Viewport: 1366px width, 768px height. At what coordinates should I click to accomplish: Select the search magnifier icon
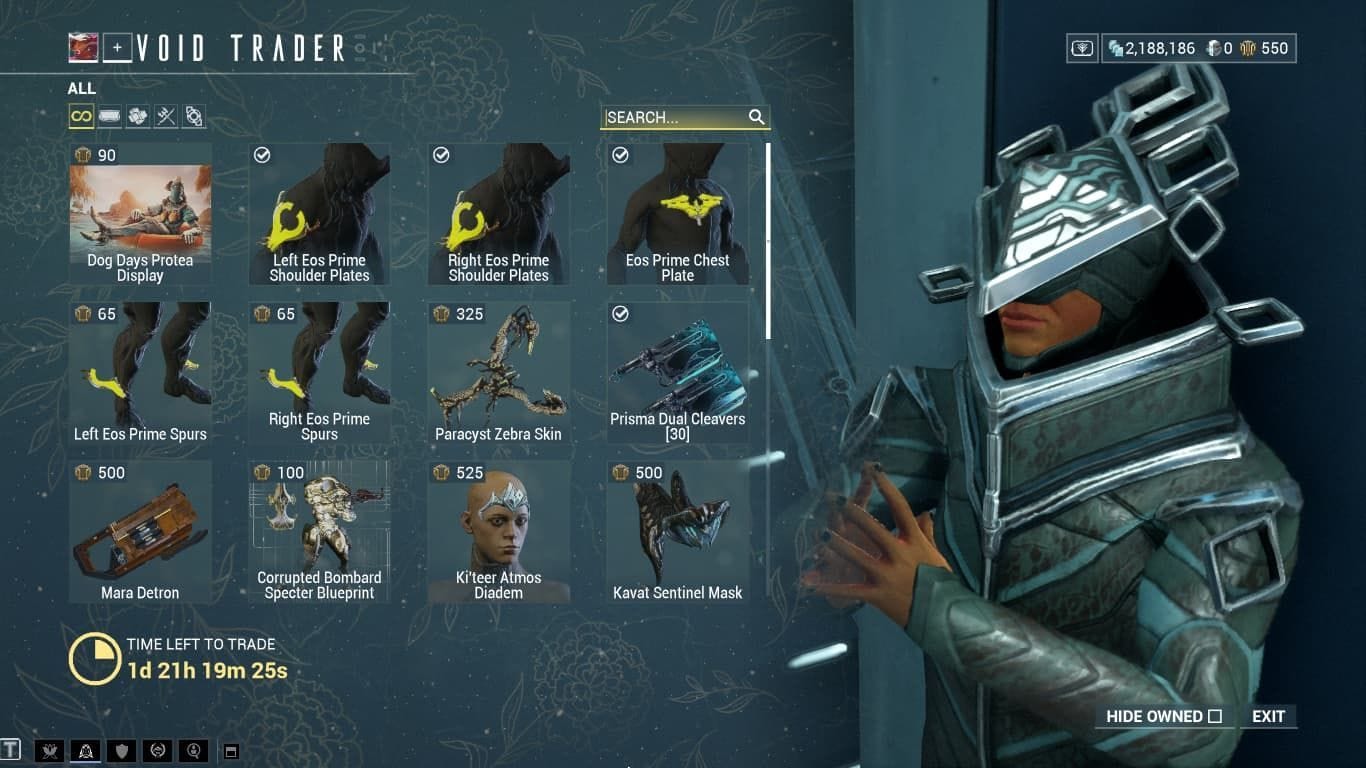click(x=757, y=117)
